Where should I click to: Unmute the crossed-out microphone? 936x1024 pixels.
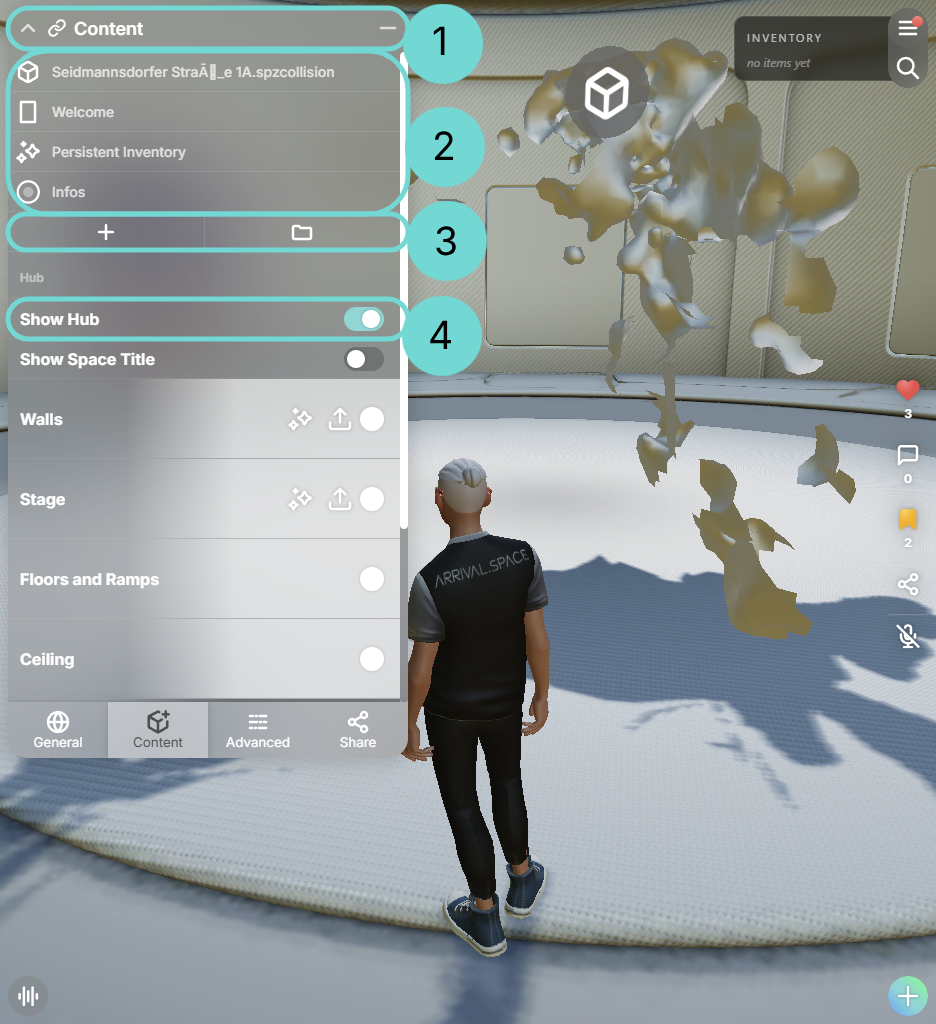tap(907, 636)
